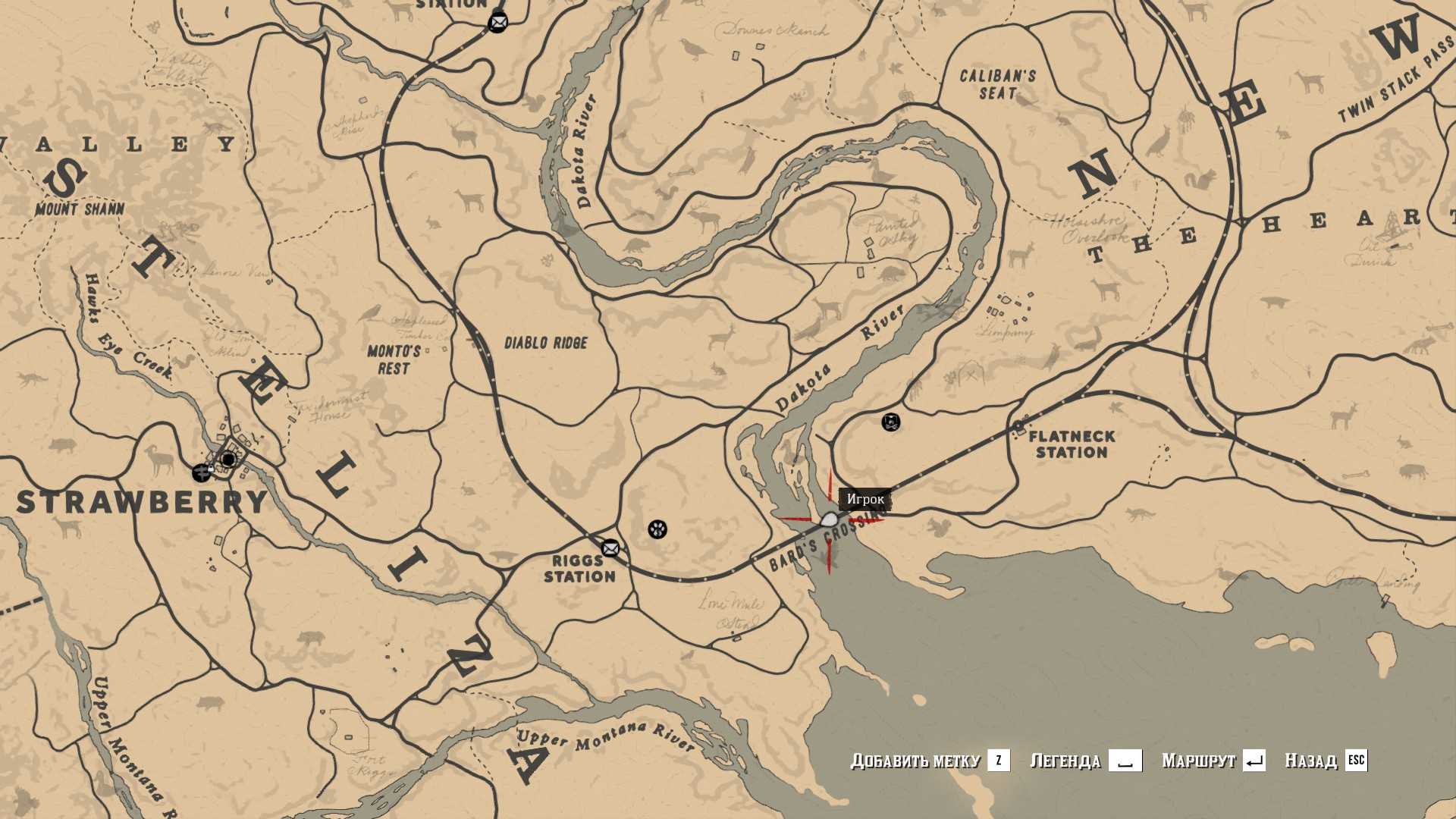Go back with the "Назад" option
1456x819 pixels.
(x=1325, y=760)
